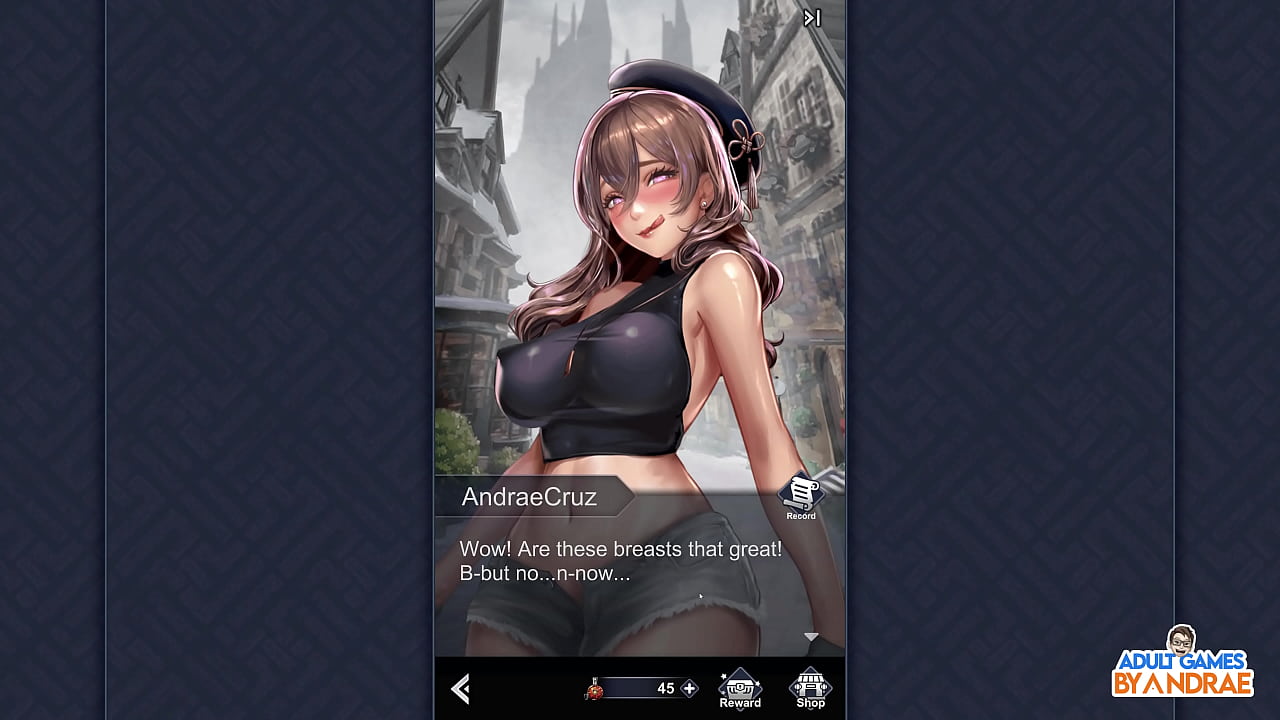Open the Shop storefront icon
Viewport: 1280px width, 720px height.
point(810,682)
